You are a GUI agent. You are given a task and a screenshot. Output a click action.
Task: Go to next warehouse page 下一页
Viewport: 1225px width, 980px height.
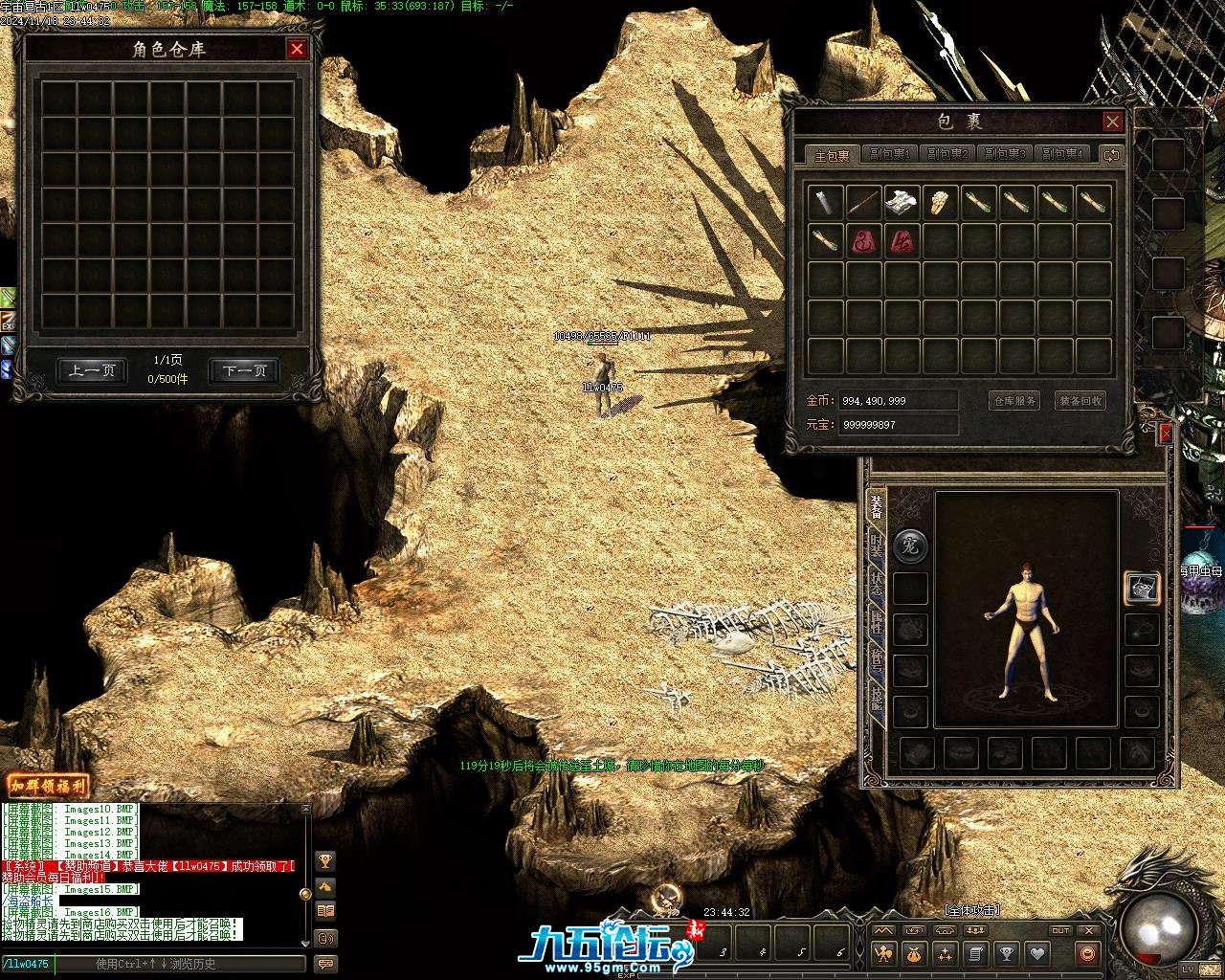click(244, 370)
